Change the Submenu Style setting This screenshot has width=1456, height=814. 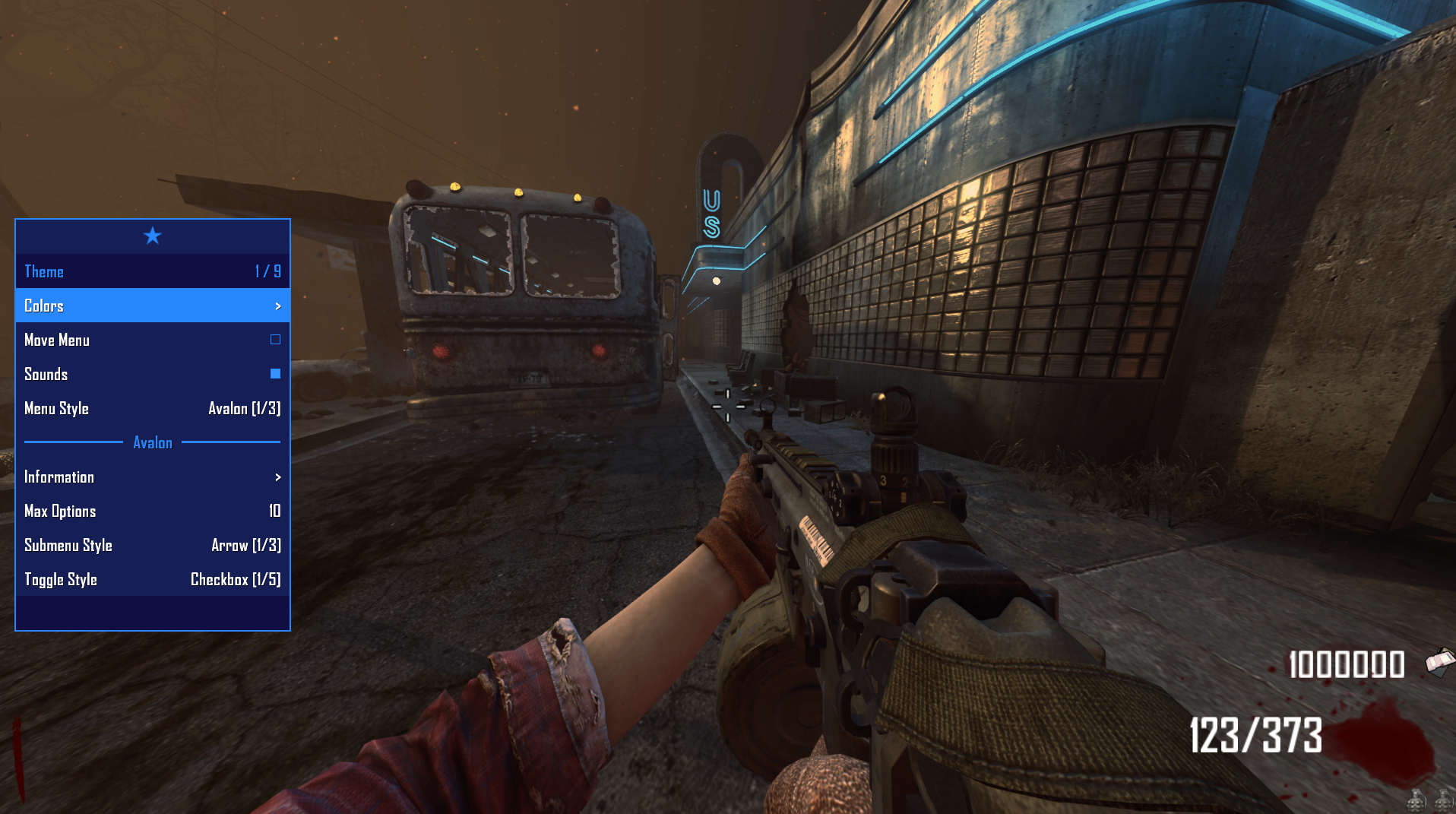[x=152, y=545]
